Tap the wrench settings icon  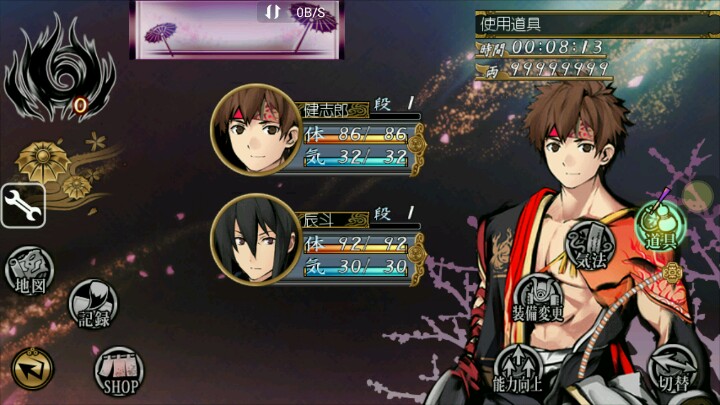coord(21,205)
